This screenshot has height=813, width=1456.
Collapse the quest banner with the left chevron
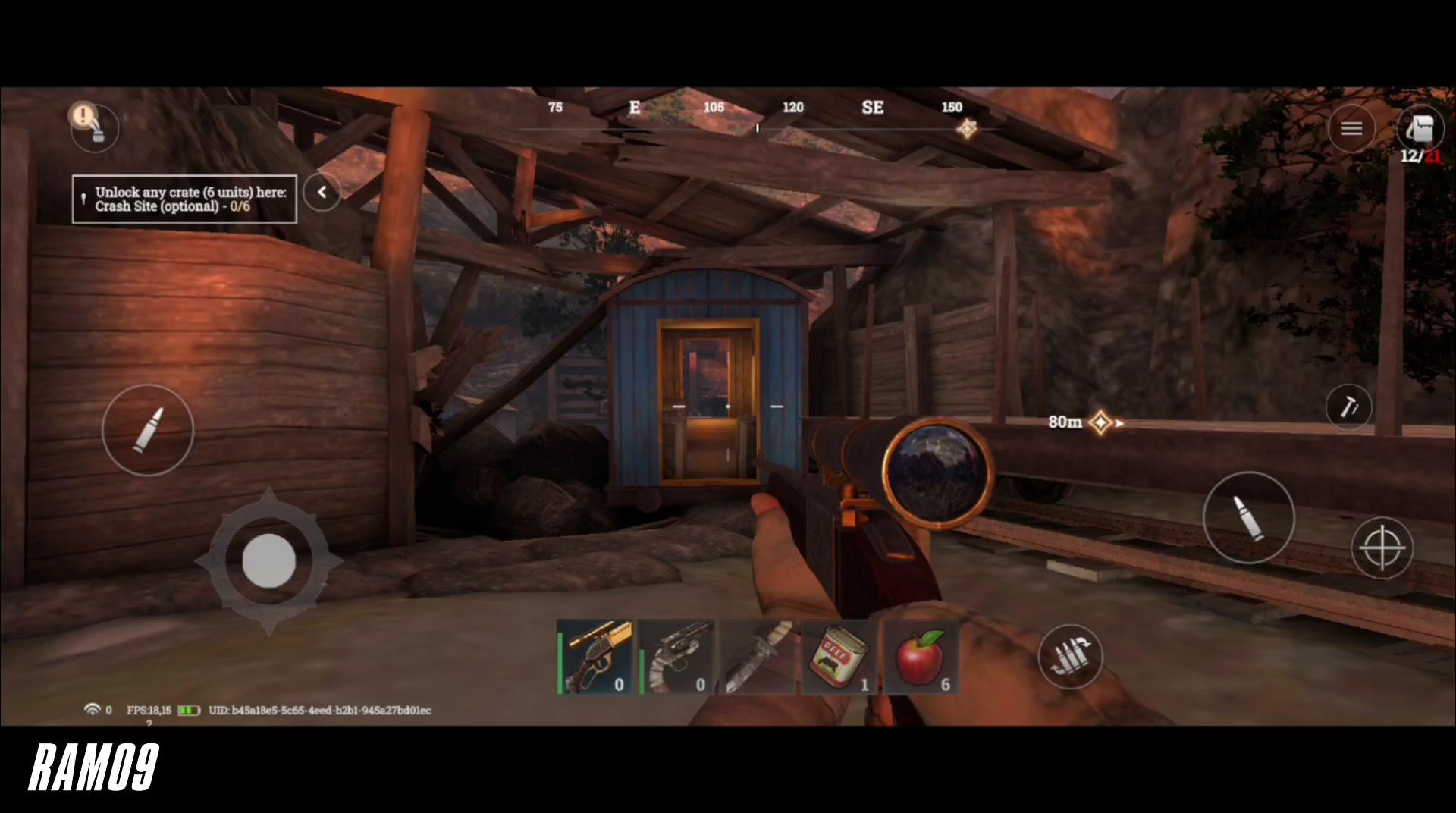322,193
